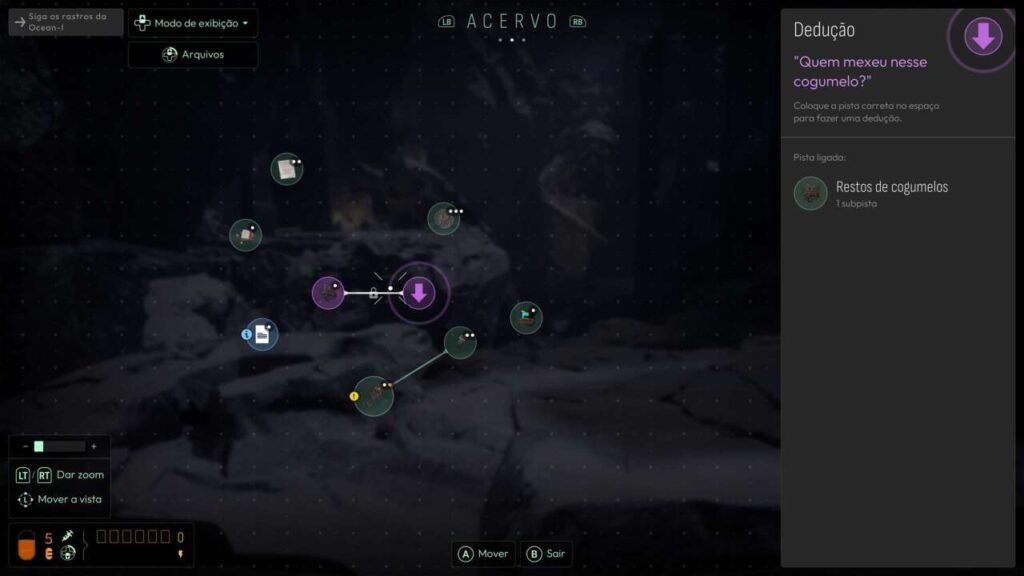Select the purple mushroom clue node
Image resolution: width=1024 pixels, height=576 pixels.
coord(328,293)
